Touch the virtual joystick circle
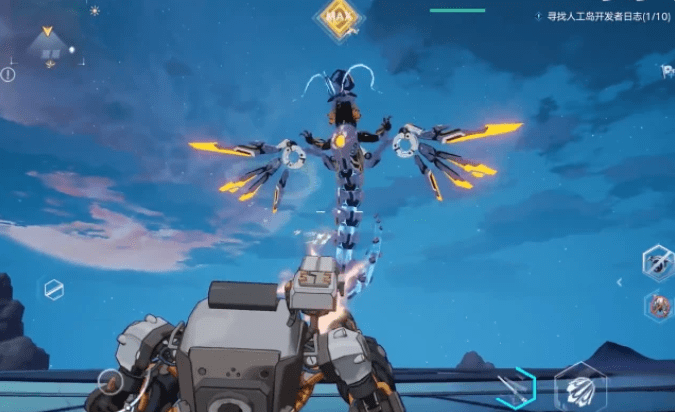 110,381
